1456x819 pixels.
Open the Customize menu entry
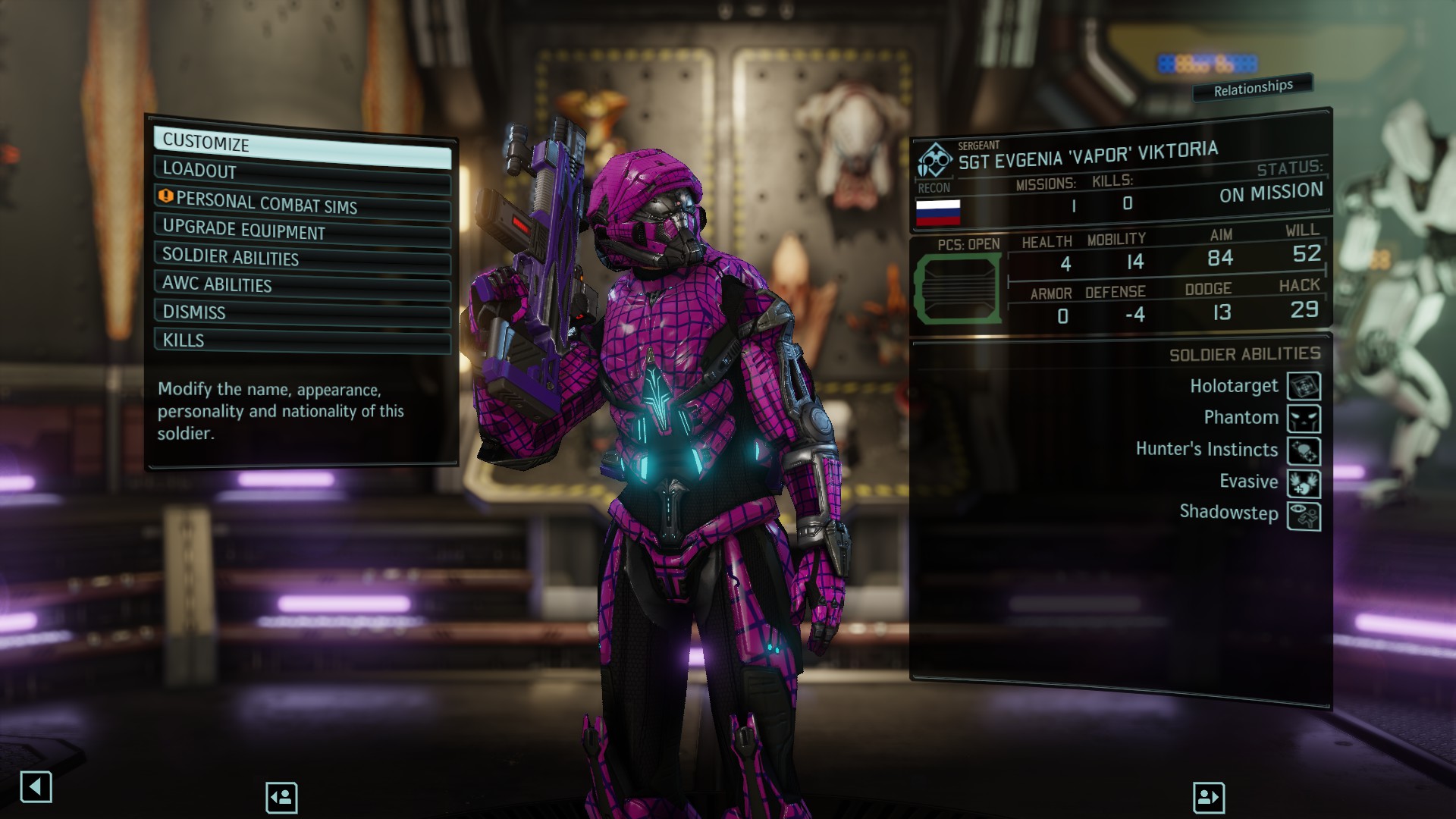(x=302, y=147)
